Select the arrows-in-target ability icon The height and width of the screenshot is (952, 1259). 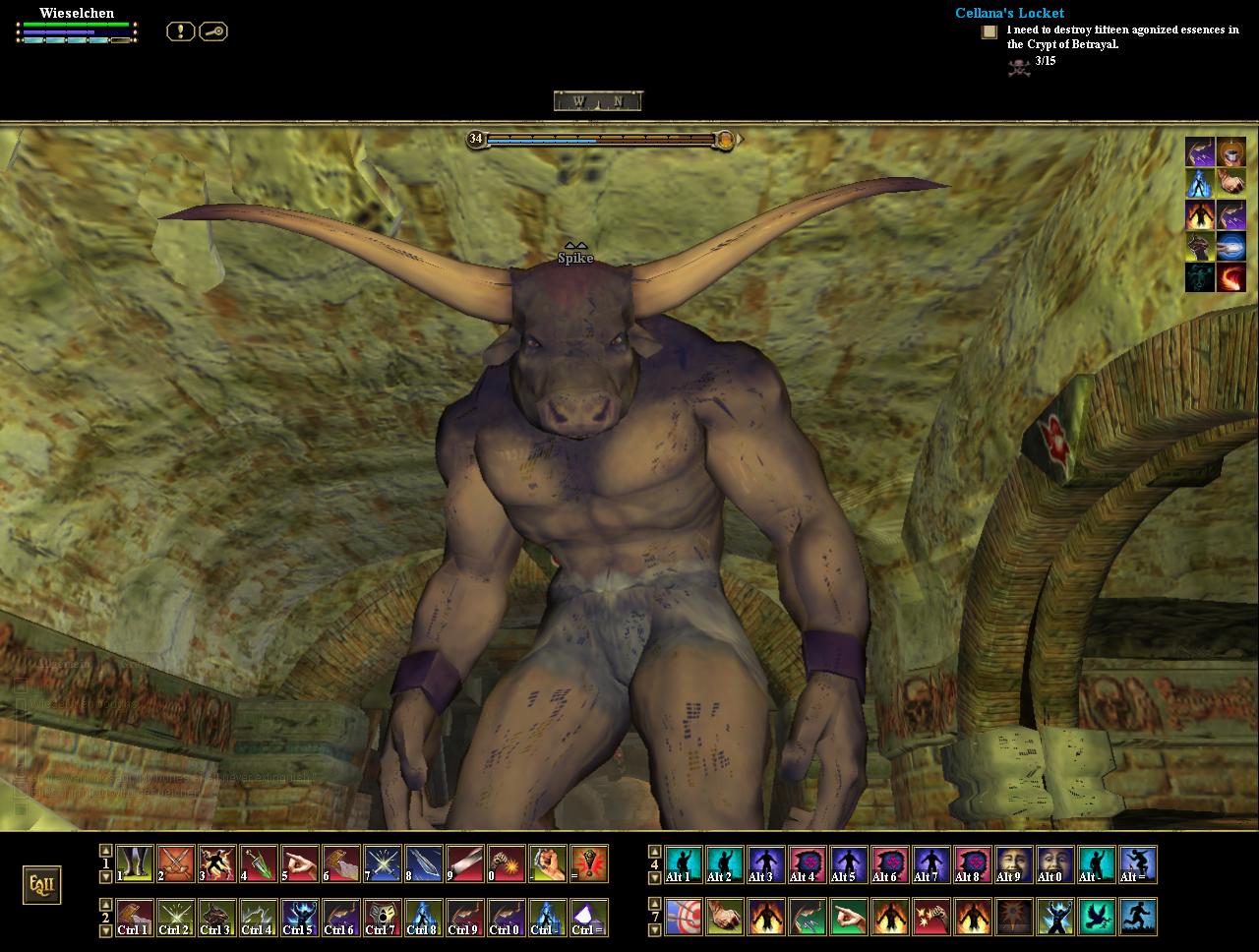683,917
